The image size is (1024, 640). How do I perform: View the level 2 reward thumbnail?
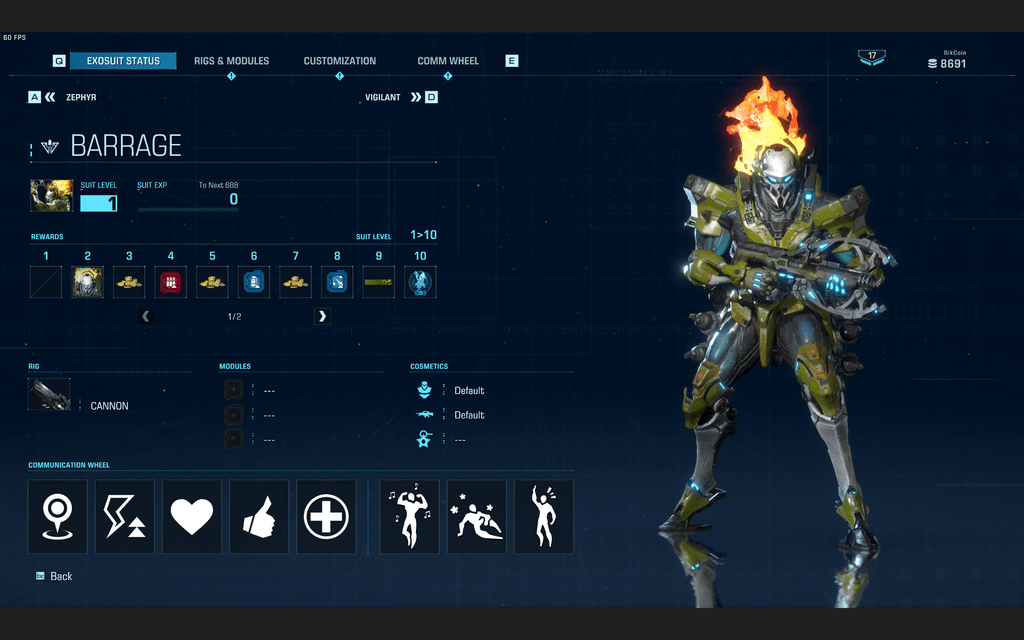pyautogui.click(x=87, y=283)
